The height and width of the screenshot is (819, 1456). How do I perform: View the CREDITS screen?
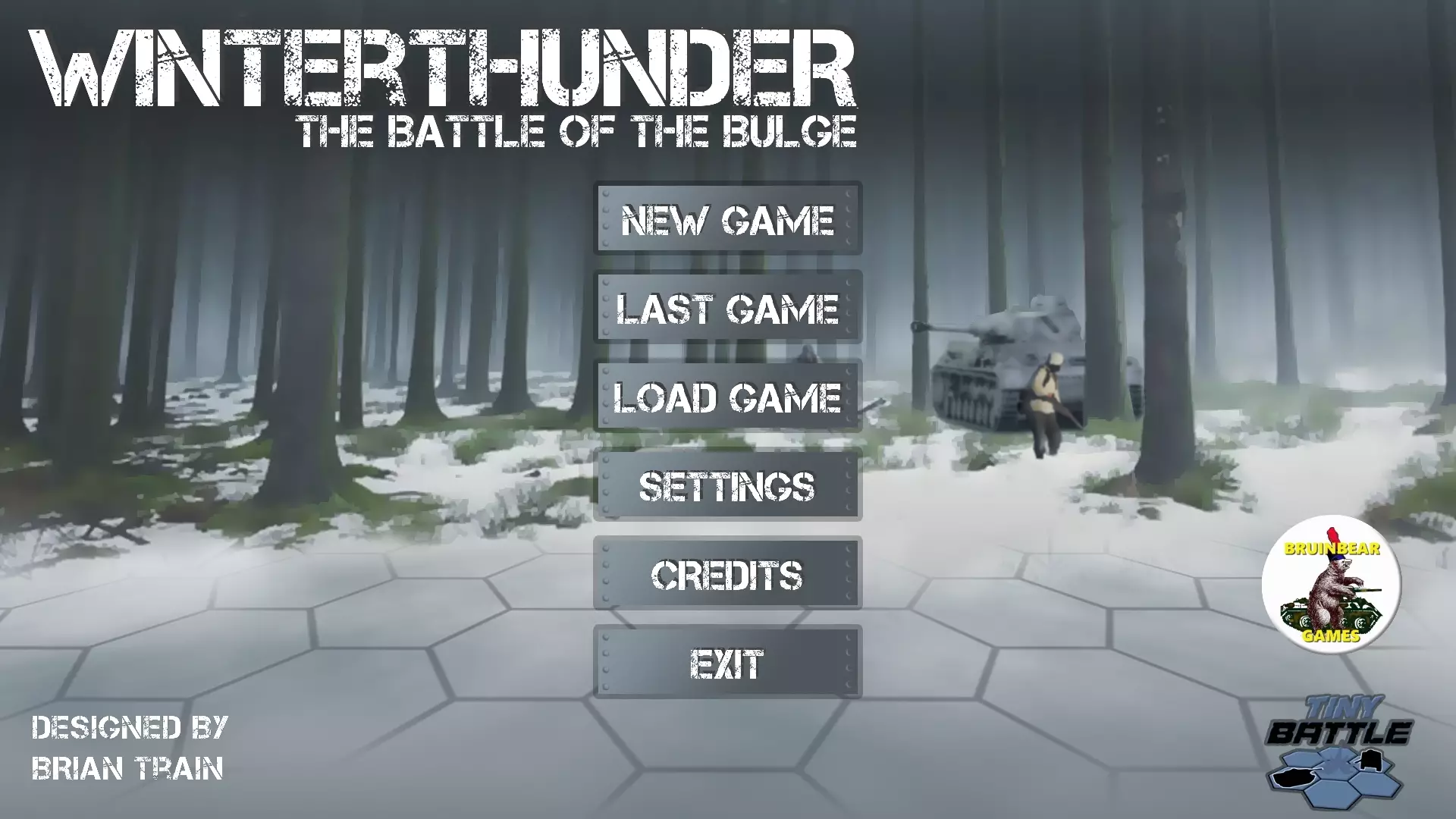pyautogui.click(x=726, y=575)
